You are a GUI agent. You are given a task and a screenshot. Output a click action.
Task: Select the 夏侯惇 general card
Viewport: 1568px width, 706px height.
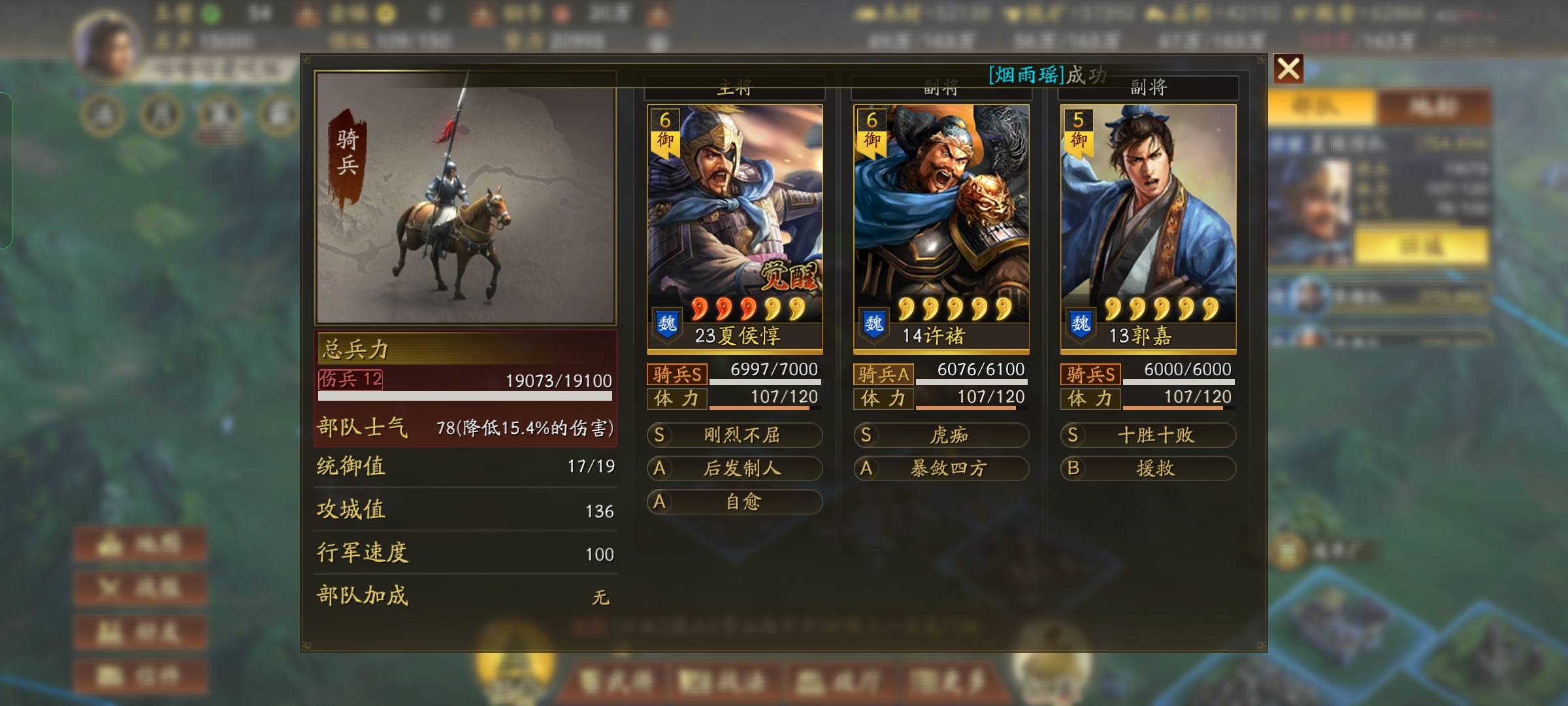pyautogui.click(x=734, y=227)
